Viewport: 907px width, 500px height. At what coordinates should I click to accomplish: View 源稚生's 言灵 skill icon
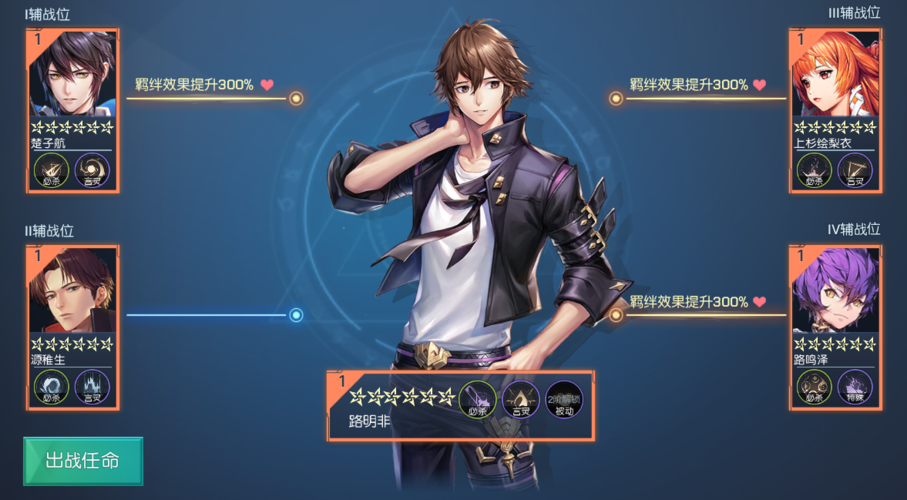[x=93, y=386]
